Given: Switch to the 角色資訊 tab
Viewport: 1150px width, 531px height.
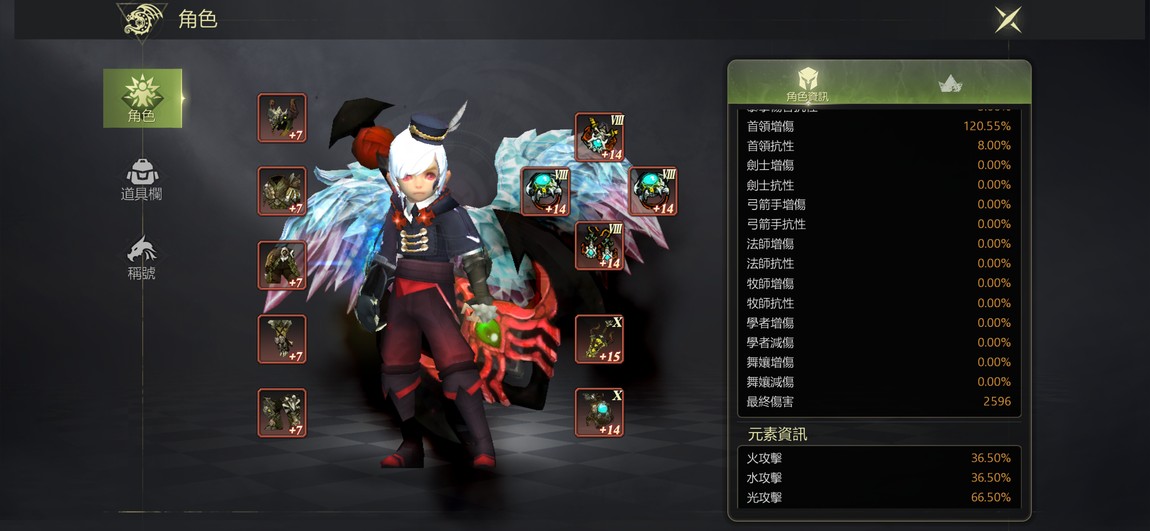Looking at the screenshot, I should (807, 84).
